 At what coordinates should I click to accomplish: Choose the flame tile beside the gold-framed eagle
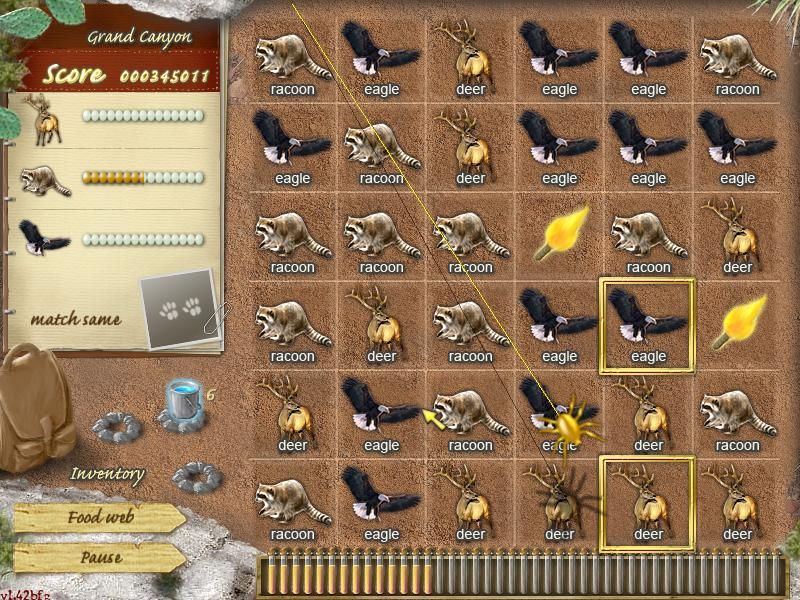tap(737, 324)
